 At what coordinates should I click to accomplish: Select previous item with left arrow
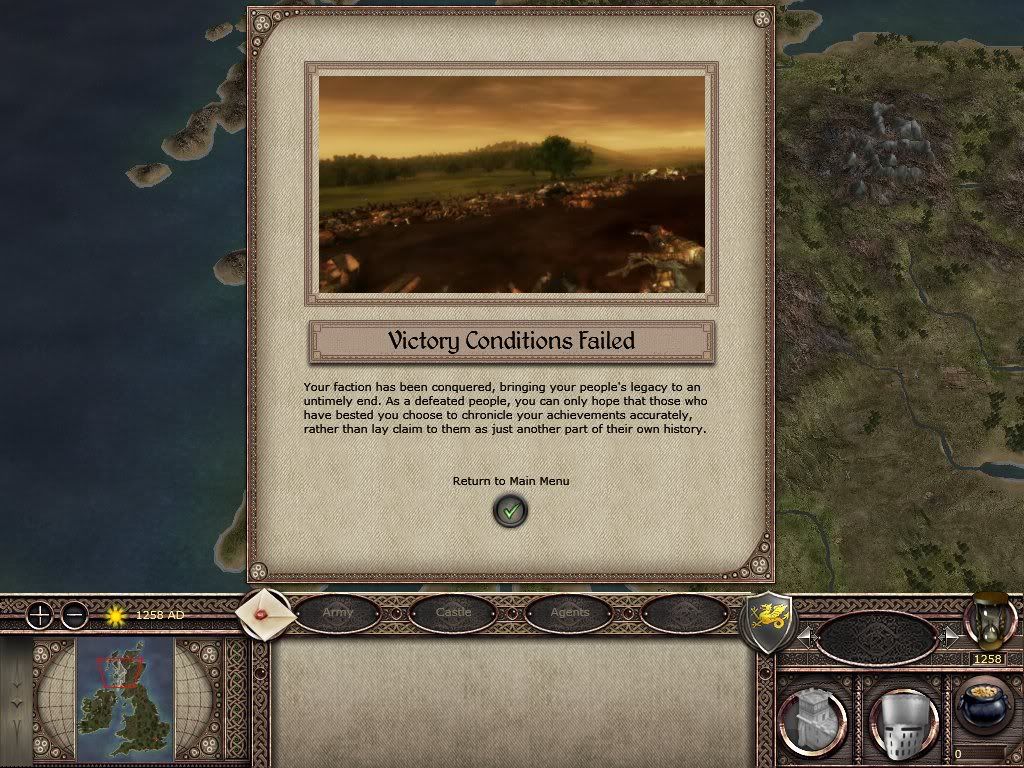(805, 636)
